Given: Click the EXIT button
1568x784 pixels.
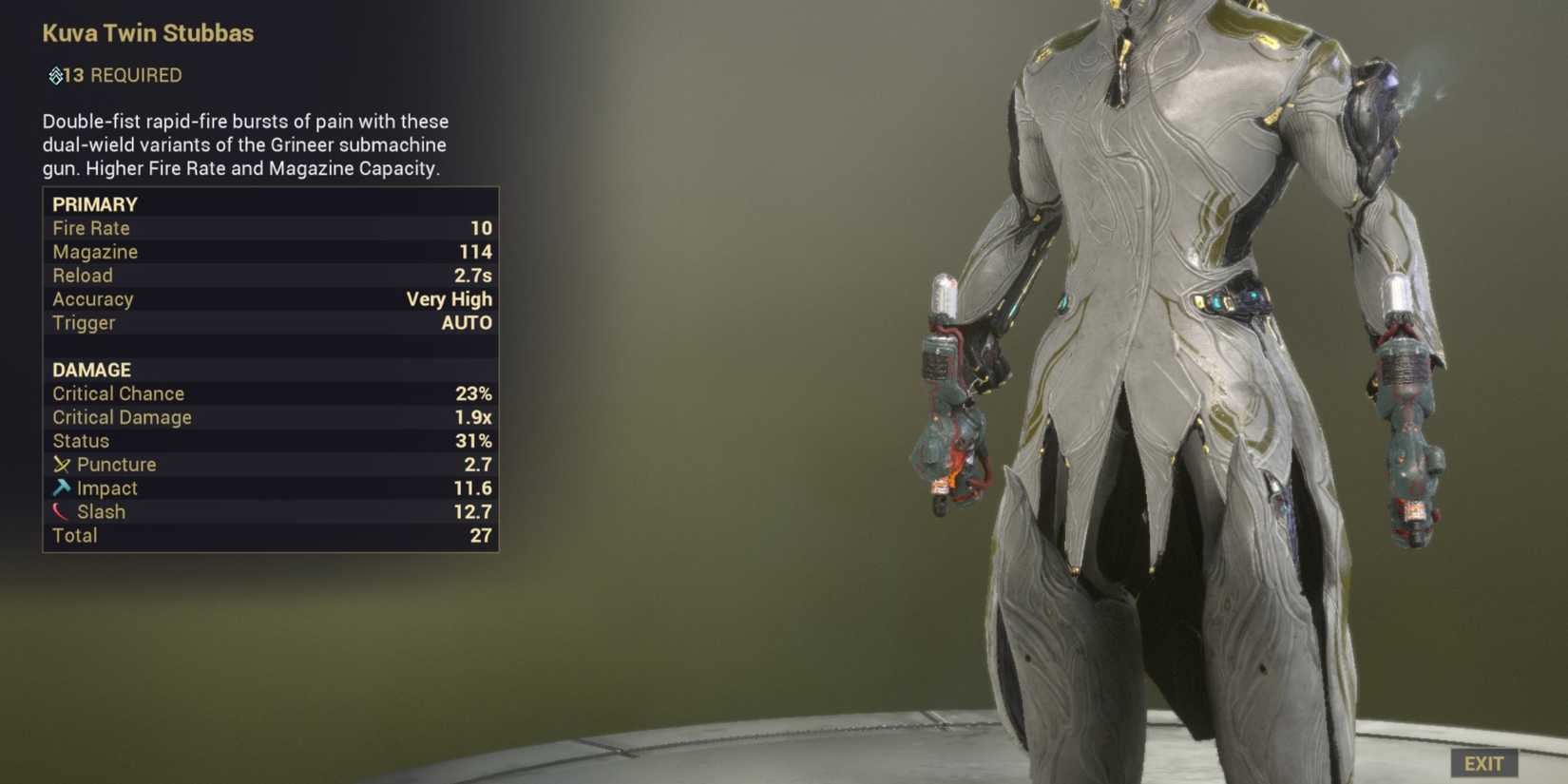Looking at the screenshot, I should point(1484,763).
